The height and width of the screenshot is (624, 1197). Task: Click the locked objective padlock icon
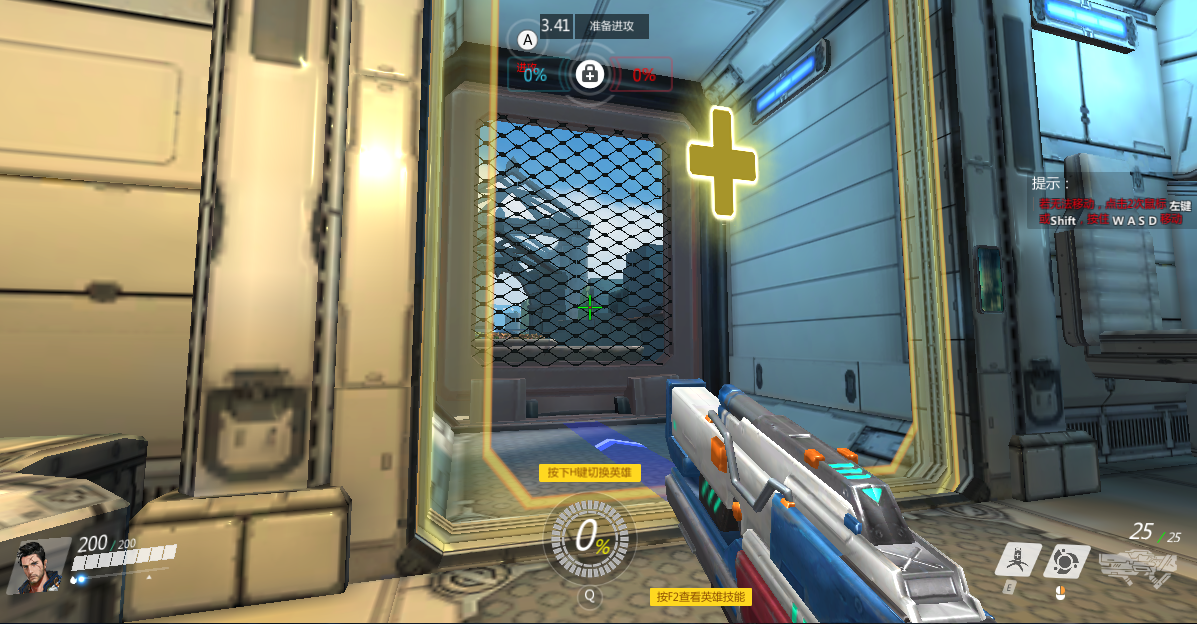click(x=590, y=73)
